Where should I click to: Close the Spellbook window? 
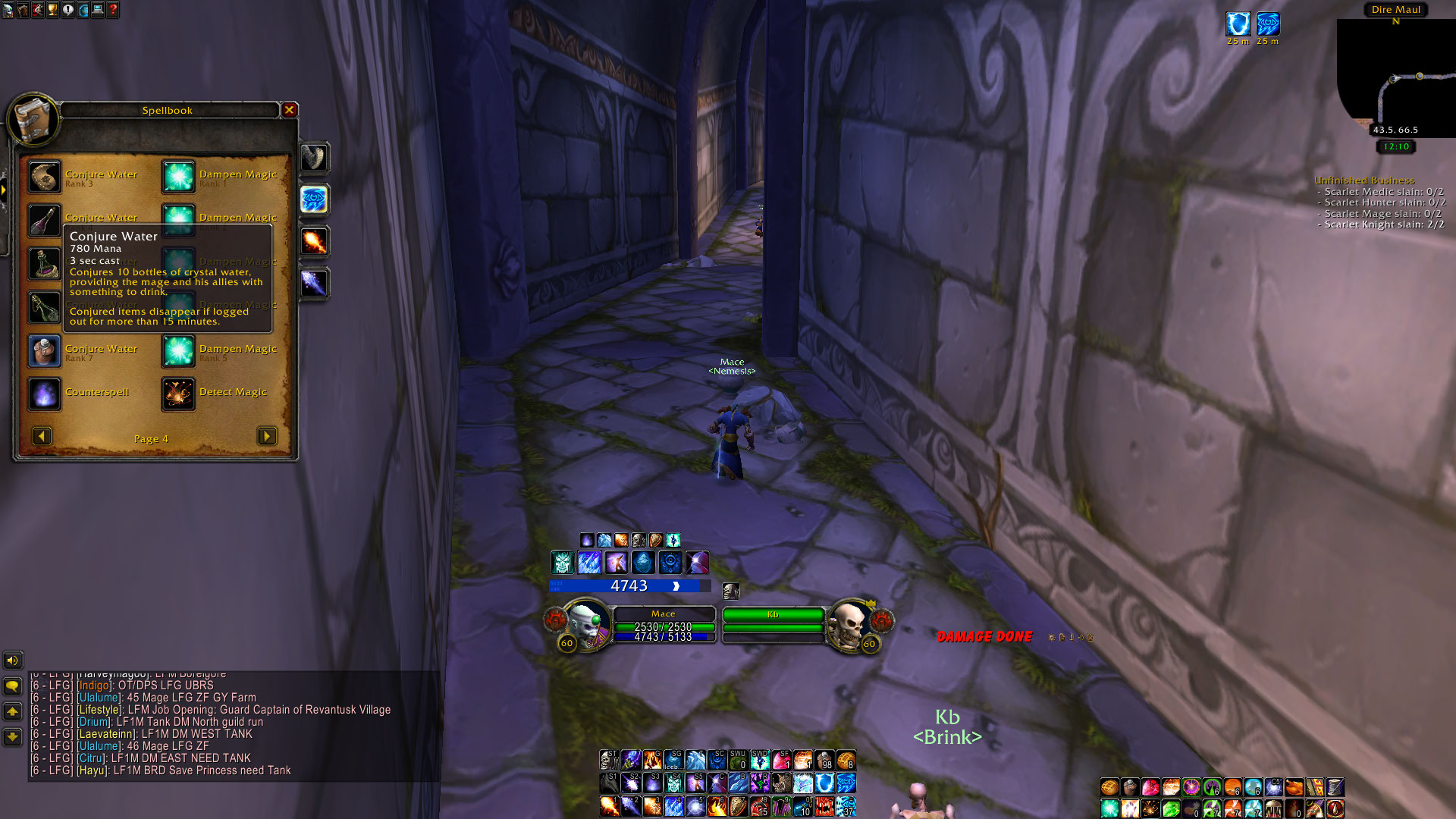(289, 110)
